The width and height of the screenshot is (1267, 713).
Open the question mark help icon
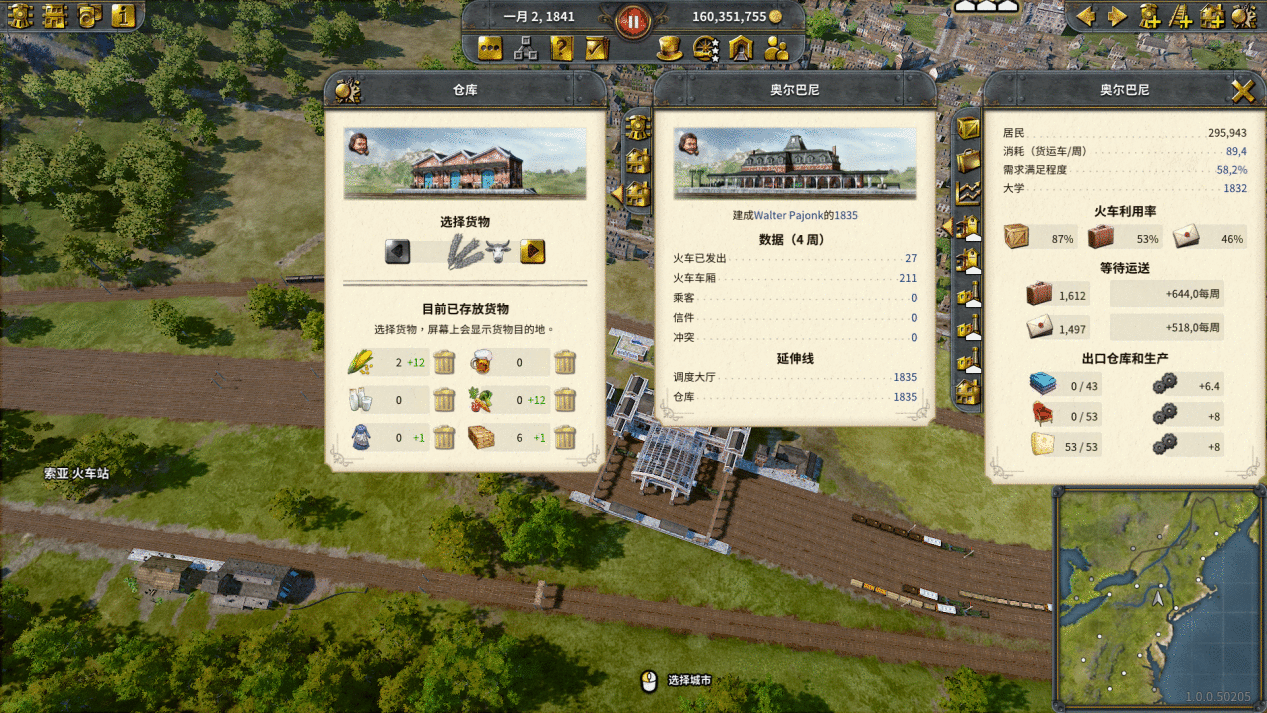(561, 48)
